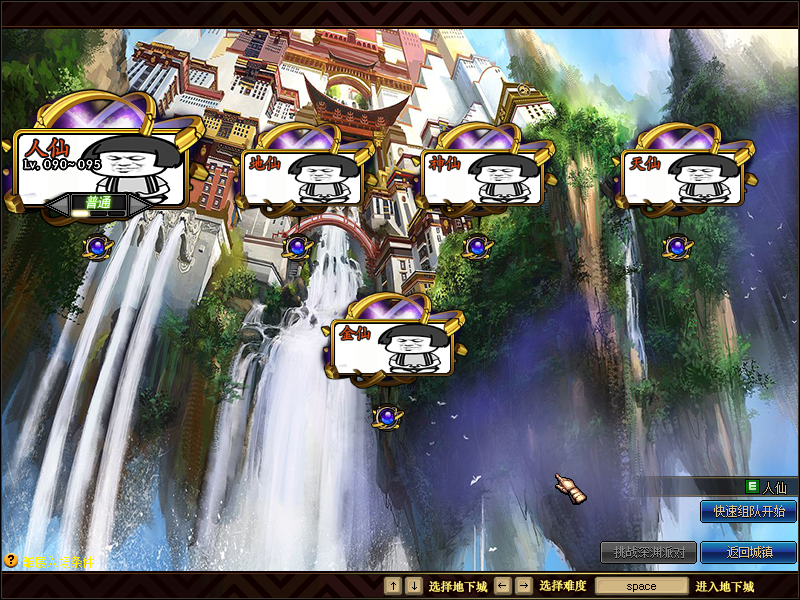This screenshot has height=600, width=800.
Task: Click the purple orb under 人仙
Action: pyautogui.click(x=97, y=246)
